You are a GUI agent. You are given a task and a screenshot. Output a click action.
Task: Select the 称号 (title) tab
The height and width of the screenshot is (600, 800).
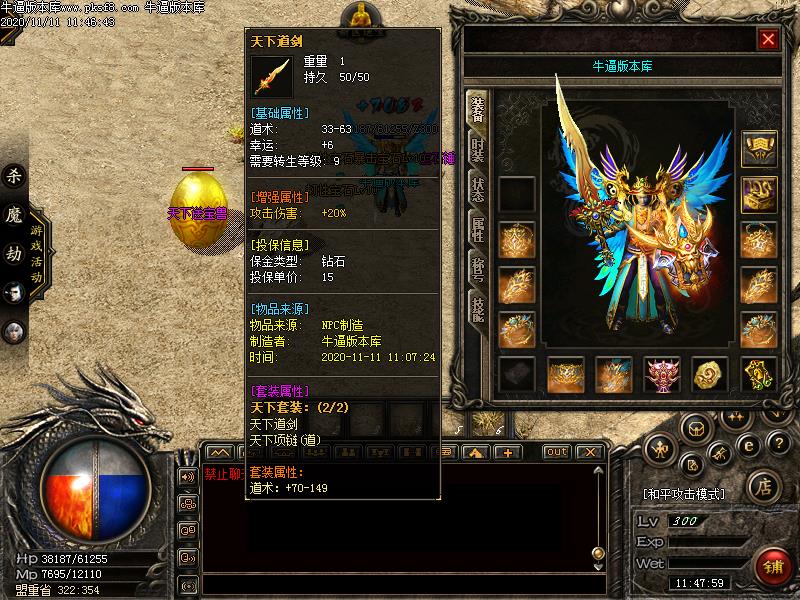[477, 269]
